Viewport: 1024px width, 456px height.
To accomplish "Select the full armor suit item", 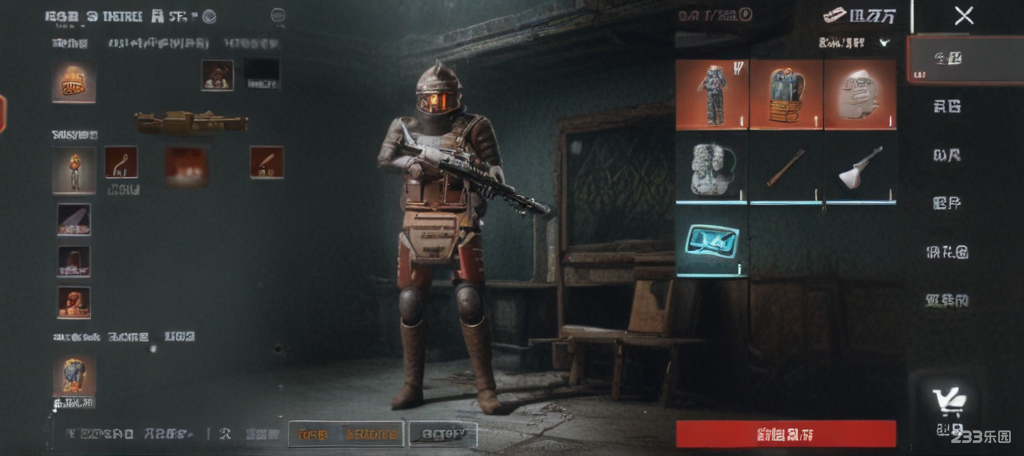I will coord(711,95).
